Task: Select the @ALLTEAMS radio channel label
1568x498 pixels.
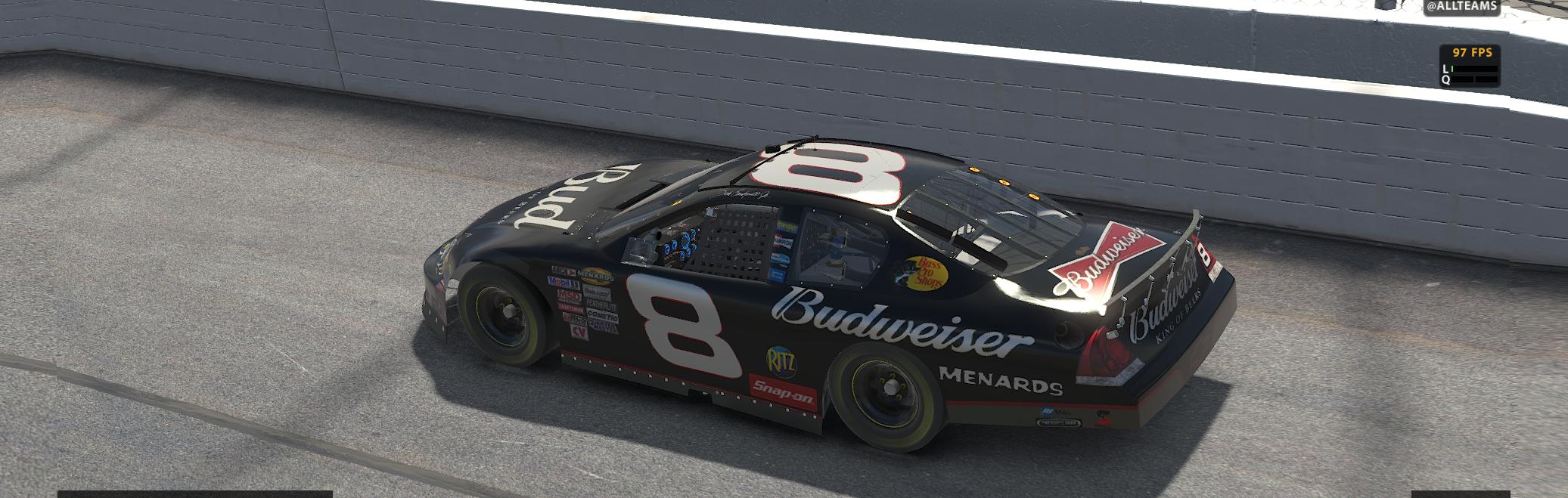Action: pyautogui.click(x=1461, y=7)
